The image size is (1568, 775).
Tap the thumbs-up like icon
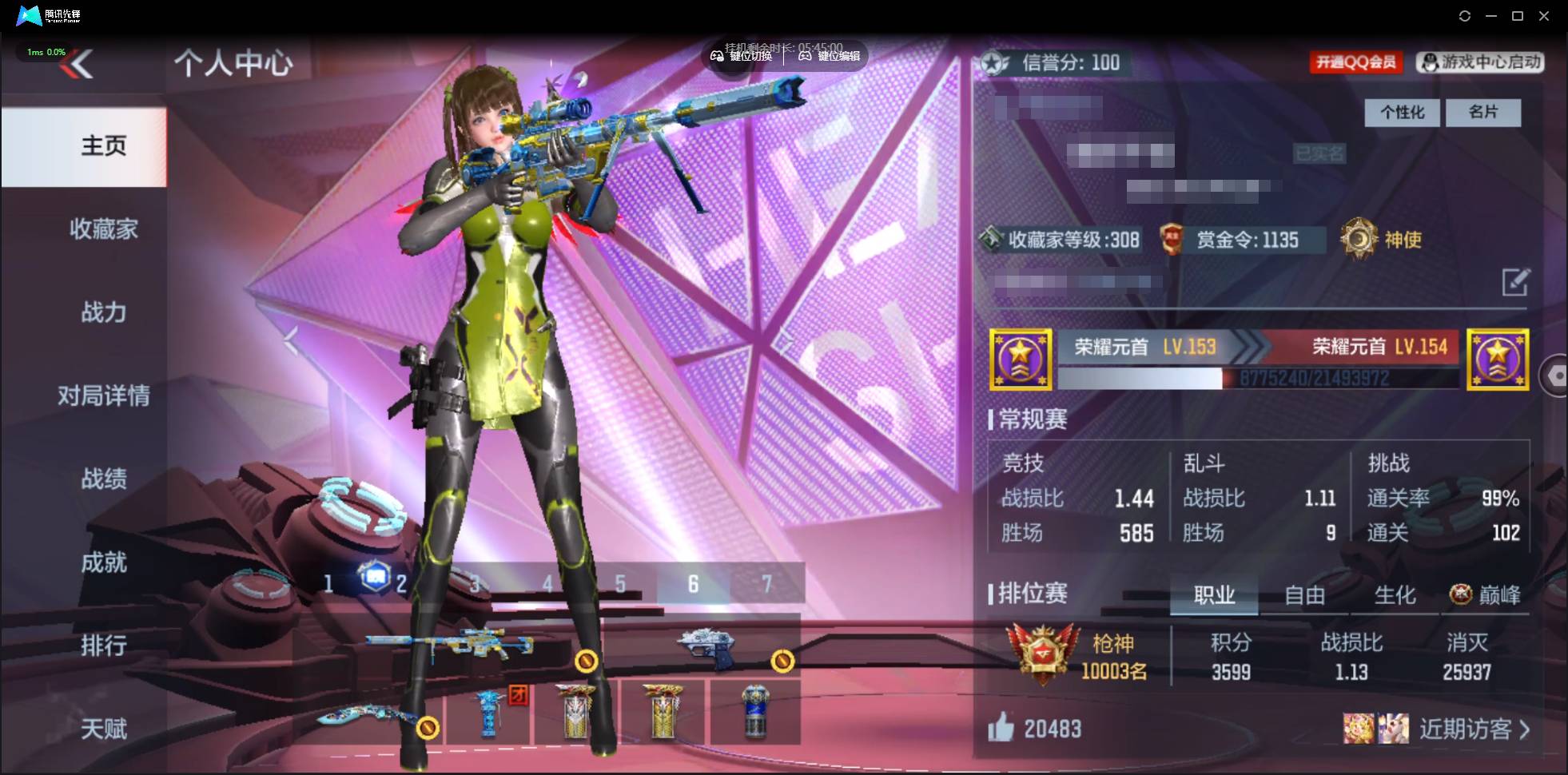pyautogui.click(x=1002, y=728)
